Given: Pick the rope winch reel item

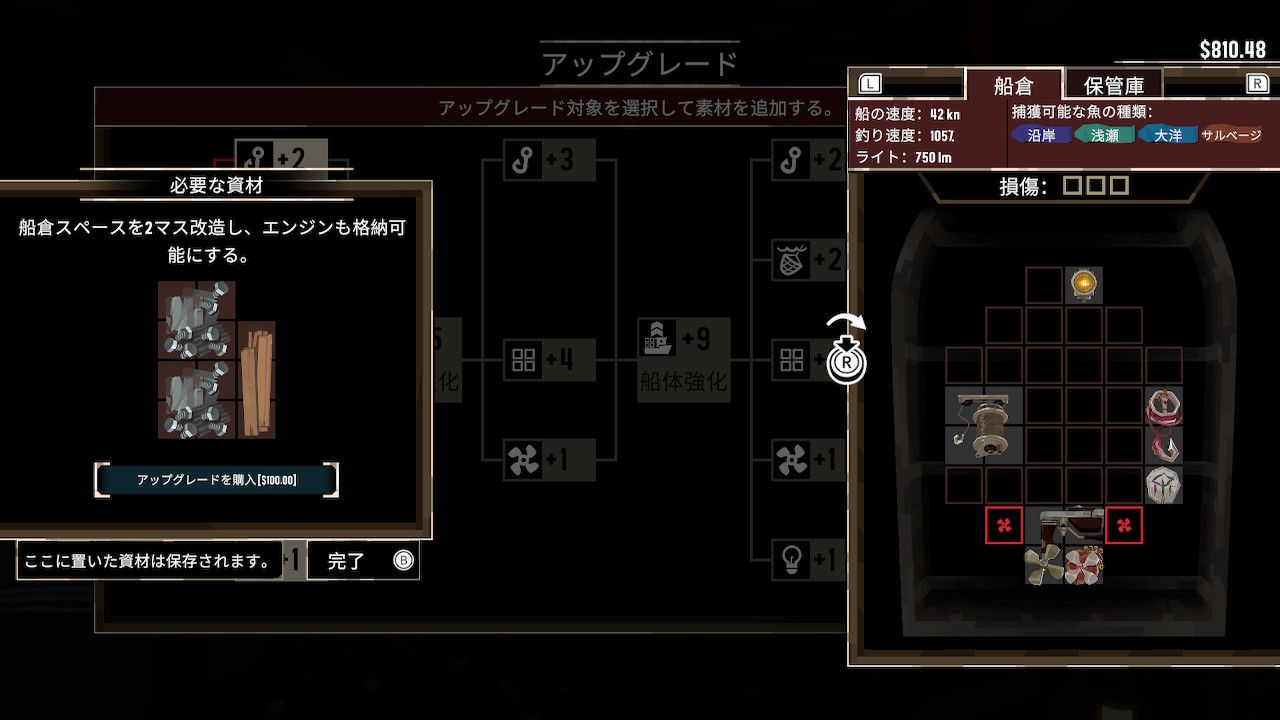Looking at the screenshot, I should [x=984, y=425].
